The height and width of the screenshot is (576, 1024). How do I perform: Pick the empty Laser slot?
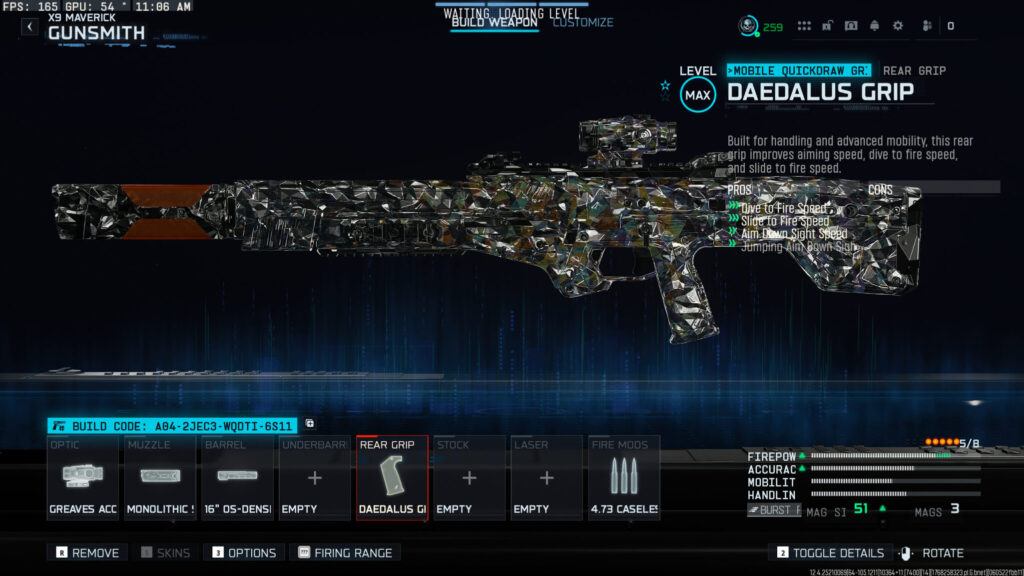tap(546, 477)
